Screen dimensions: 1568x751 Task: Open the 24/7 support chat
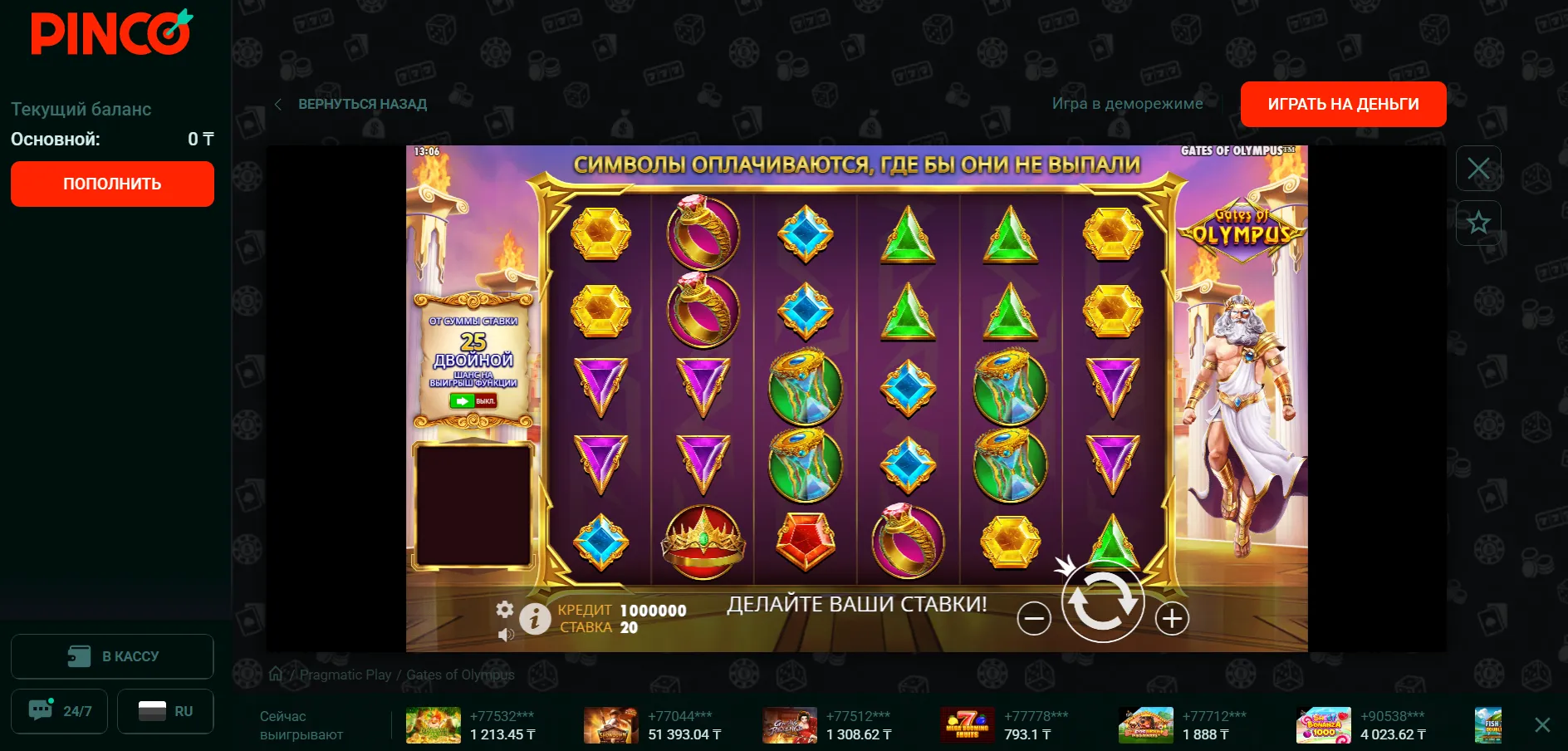tap(59, 711)
